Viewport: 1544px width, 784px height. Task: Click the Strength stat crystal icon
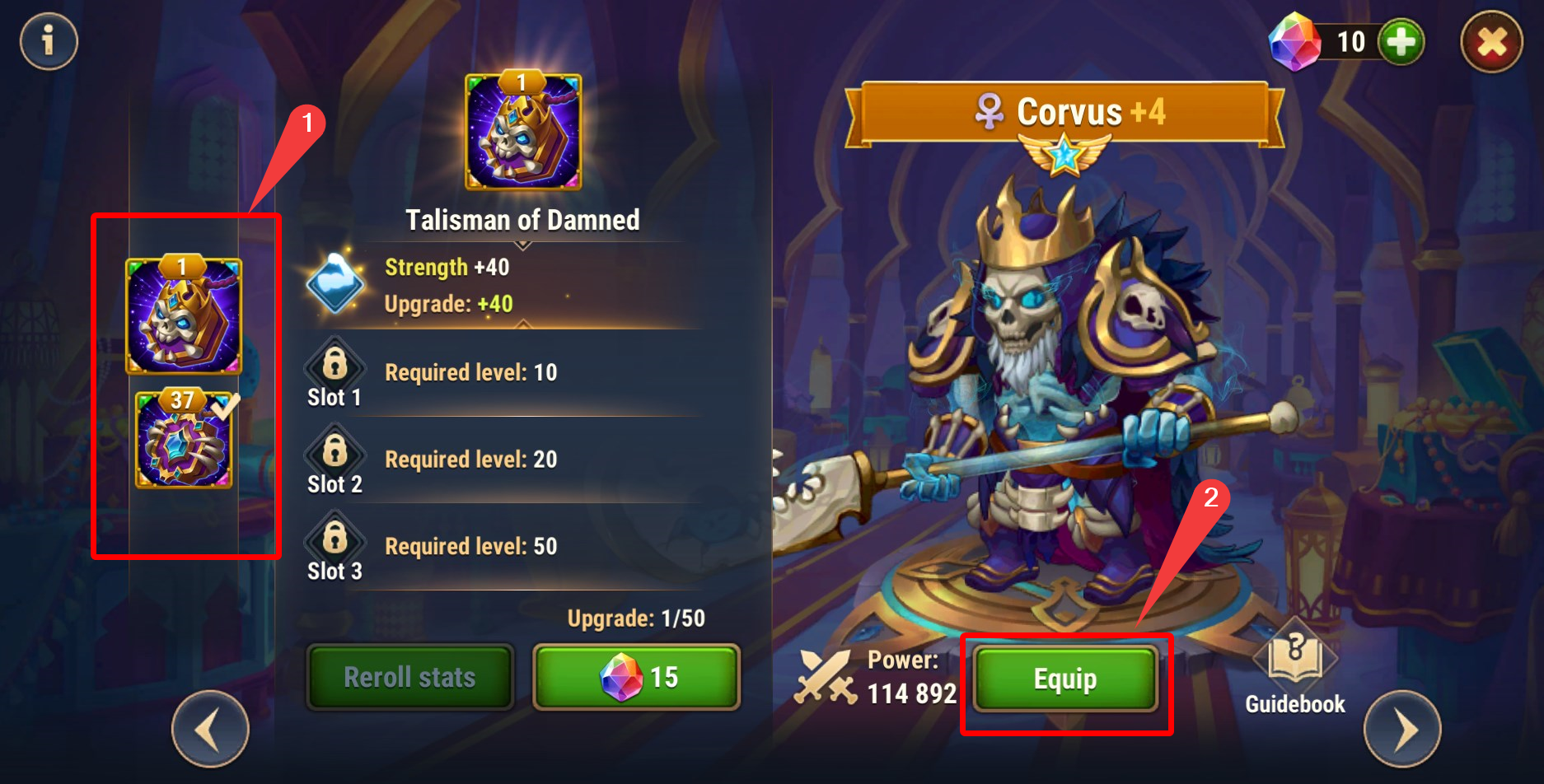[335, 283]
